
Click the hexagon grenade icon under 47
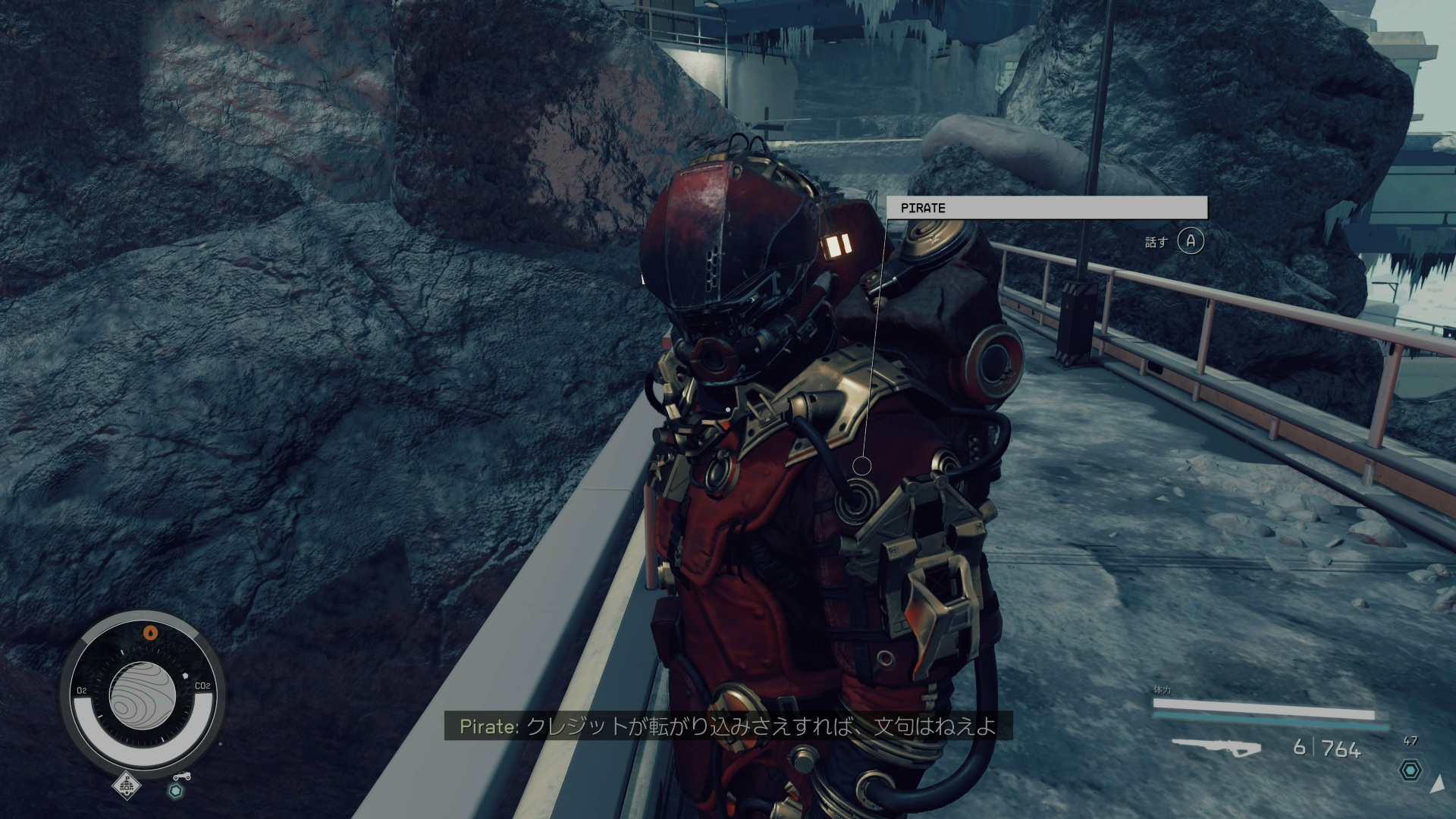(x=1410, y=770)
